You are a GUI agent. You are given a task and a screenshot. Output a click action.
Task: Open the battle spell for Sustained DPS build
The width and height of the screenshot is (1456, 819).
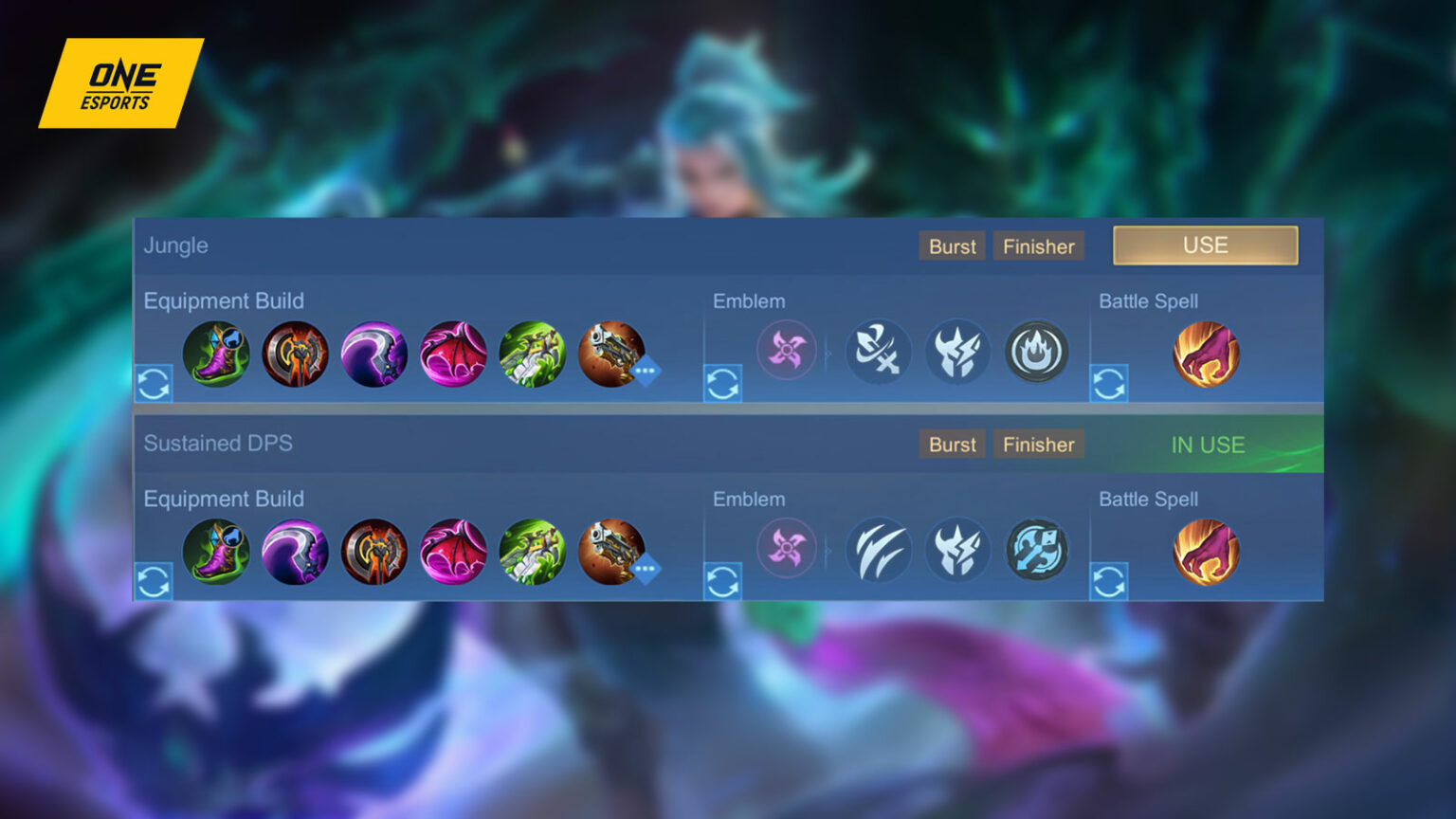click(x=1208, y=551)
